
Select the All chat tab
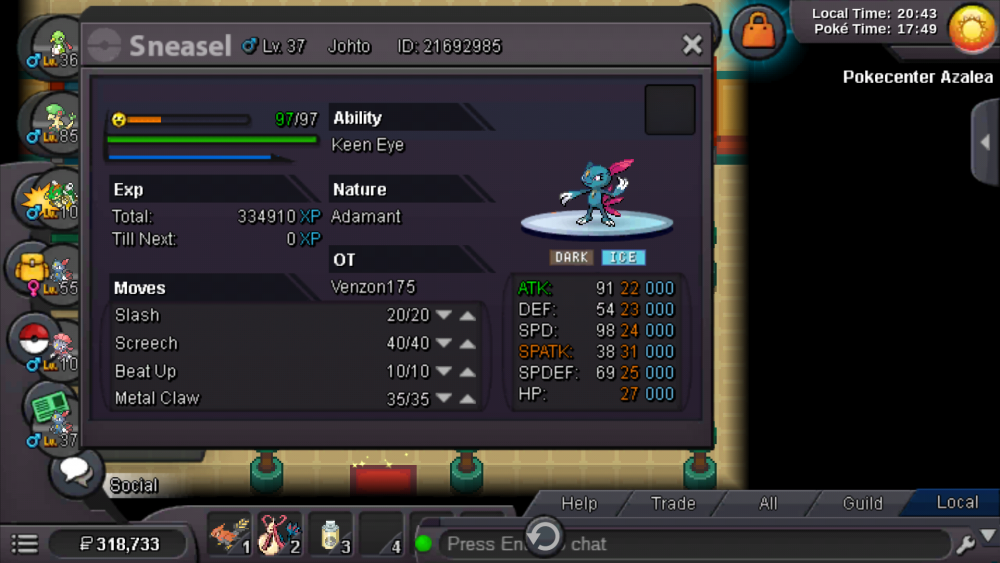tap(768, 503)
